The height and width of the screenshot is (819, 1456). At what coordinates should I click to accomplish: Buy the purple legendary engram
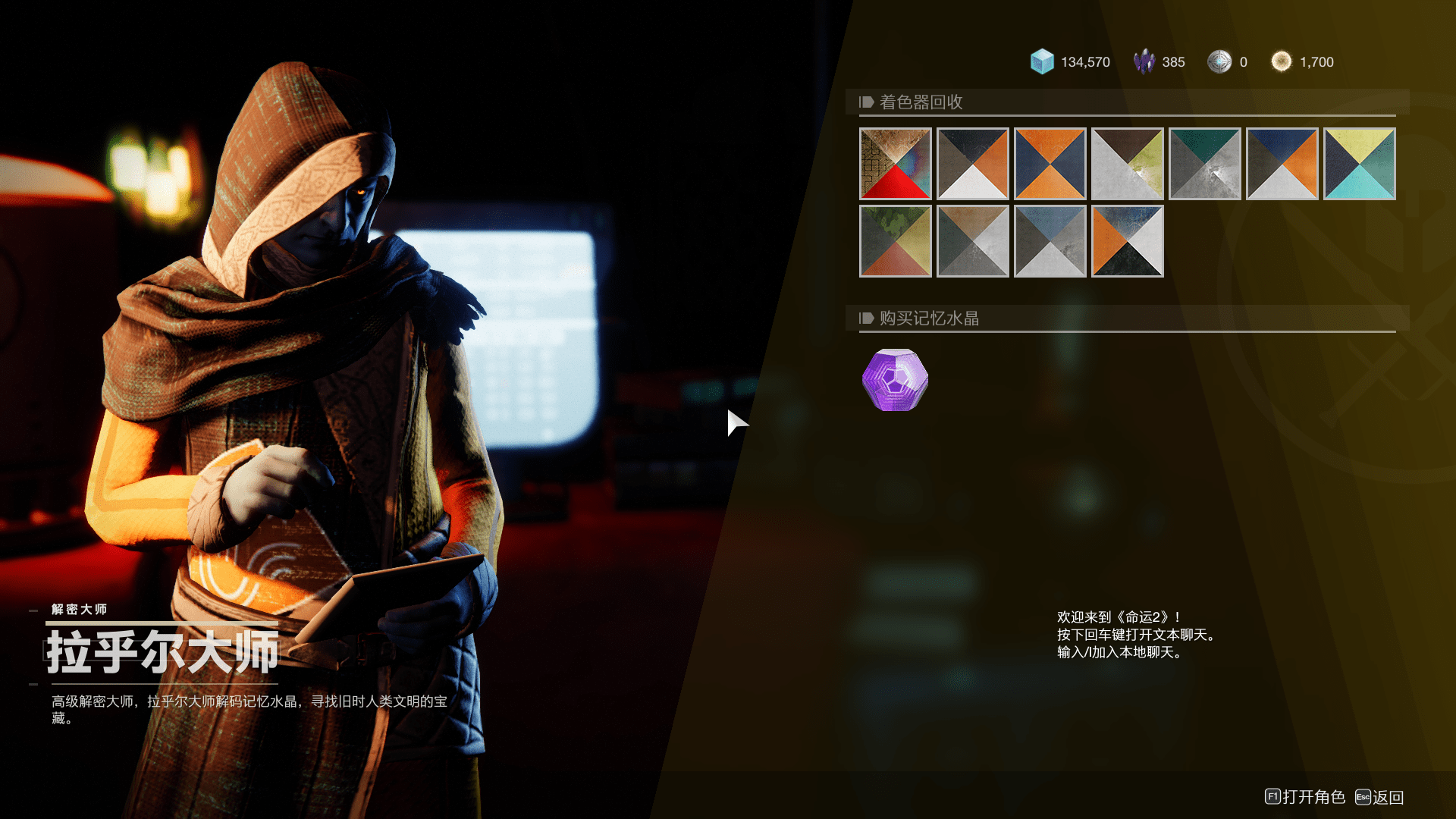coord(895,380)
